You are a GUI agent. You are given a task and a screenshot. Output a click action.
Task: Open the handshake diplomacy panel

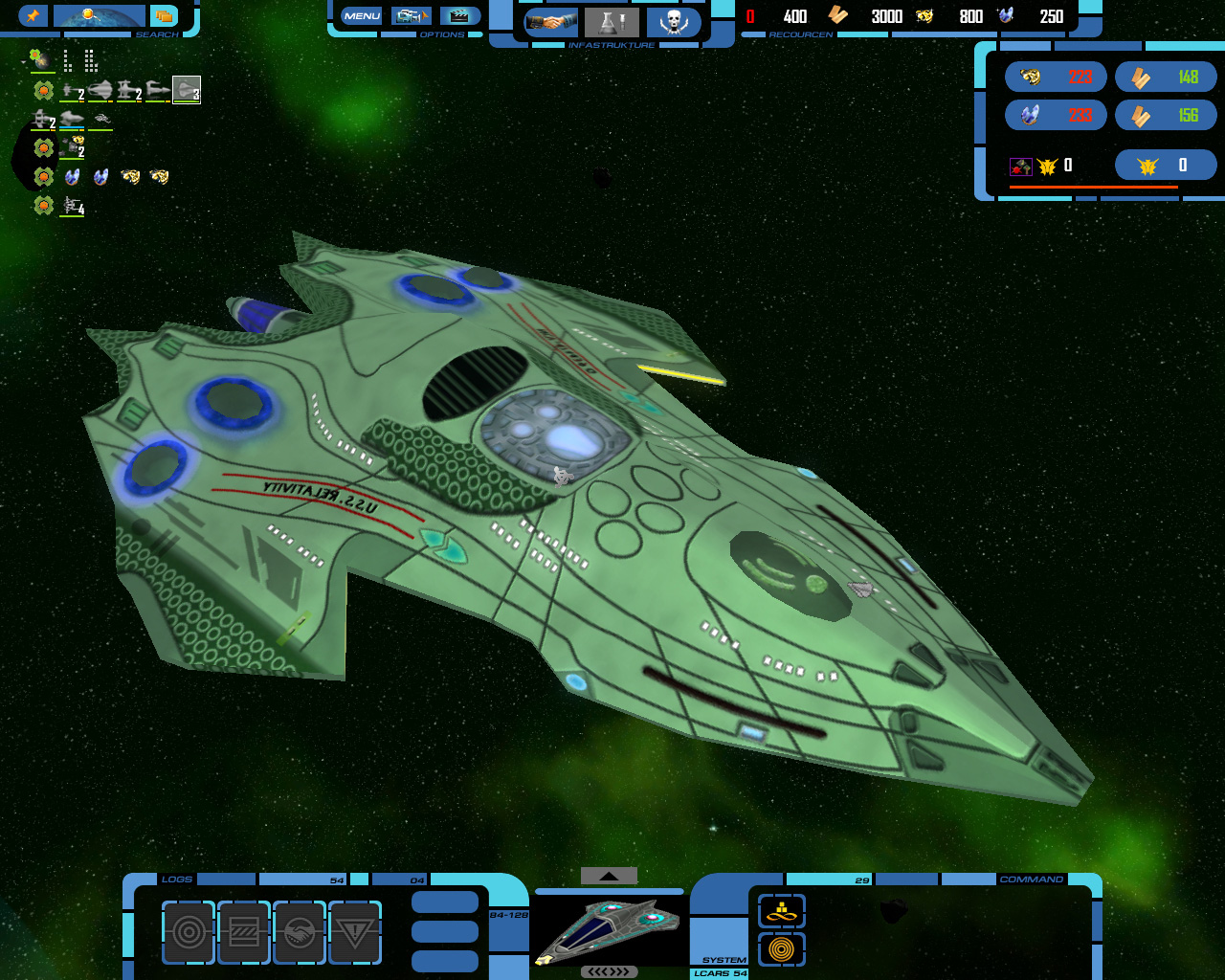pos(550,22)
